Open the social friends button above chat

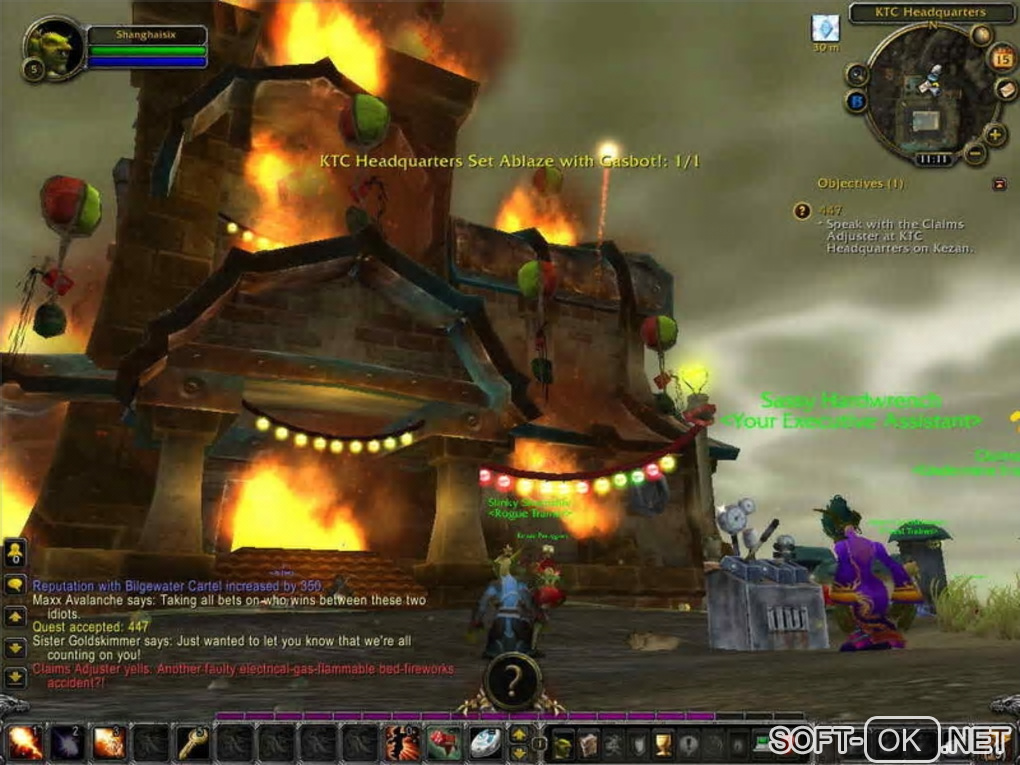(14, 551)
